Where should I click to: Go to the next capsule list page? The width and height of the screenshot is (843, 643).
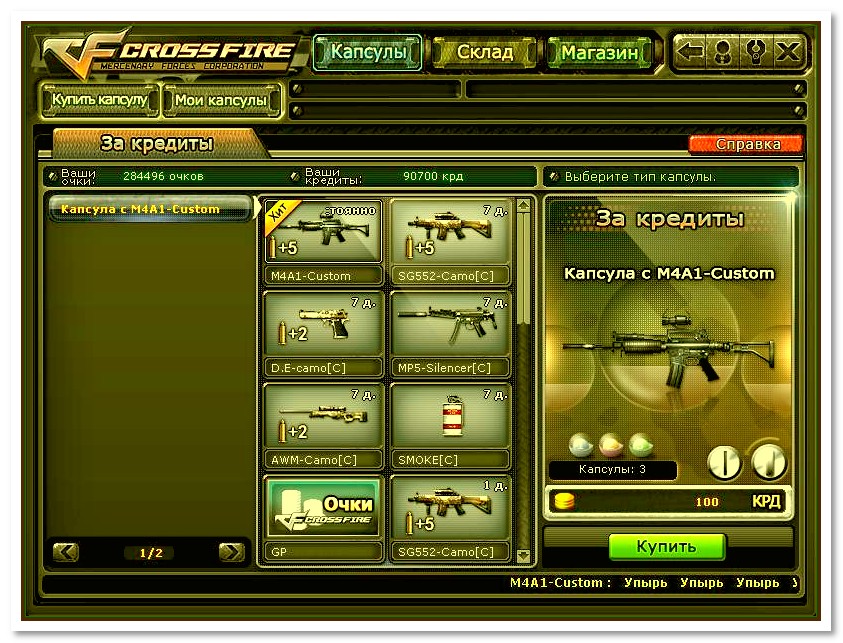232,552
